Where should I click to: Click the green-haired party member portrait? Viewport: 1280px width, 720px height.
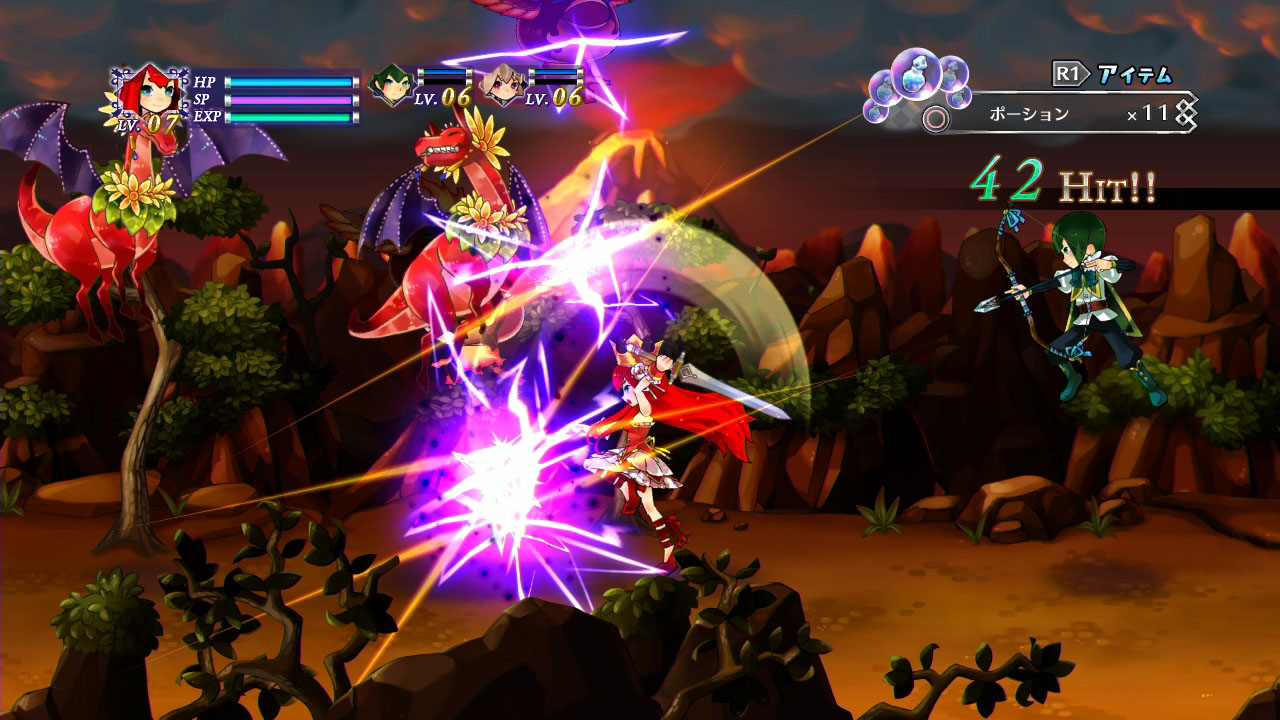[391, 87]
